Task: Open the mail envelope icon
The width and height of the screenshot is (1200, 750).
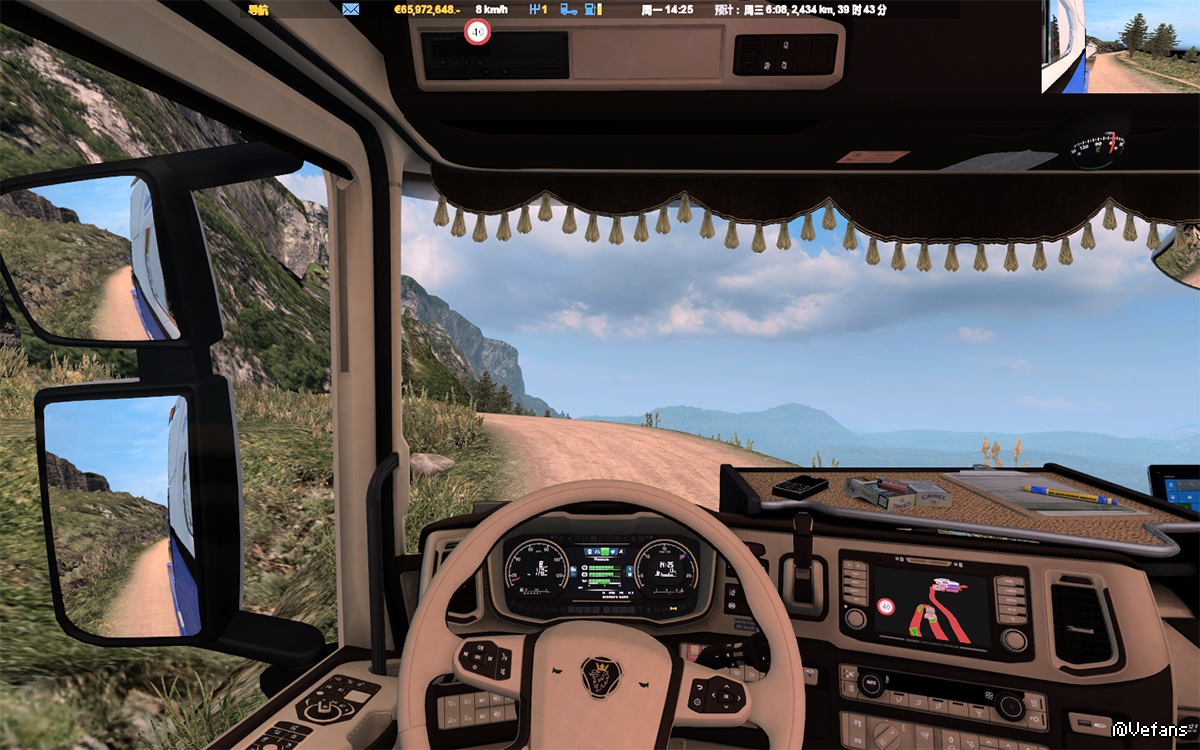Action: [x=350, y=10]
